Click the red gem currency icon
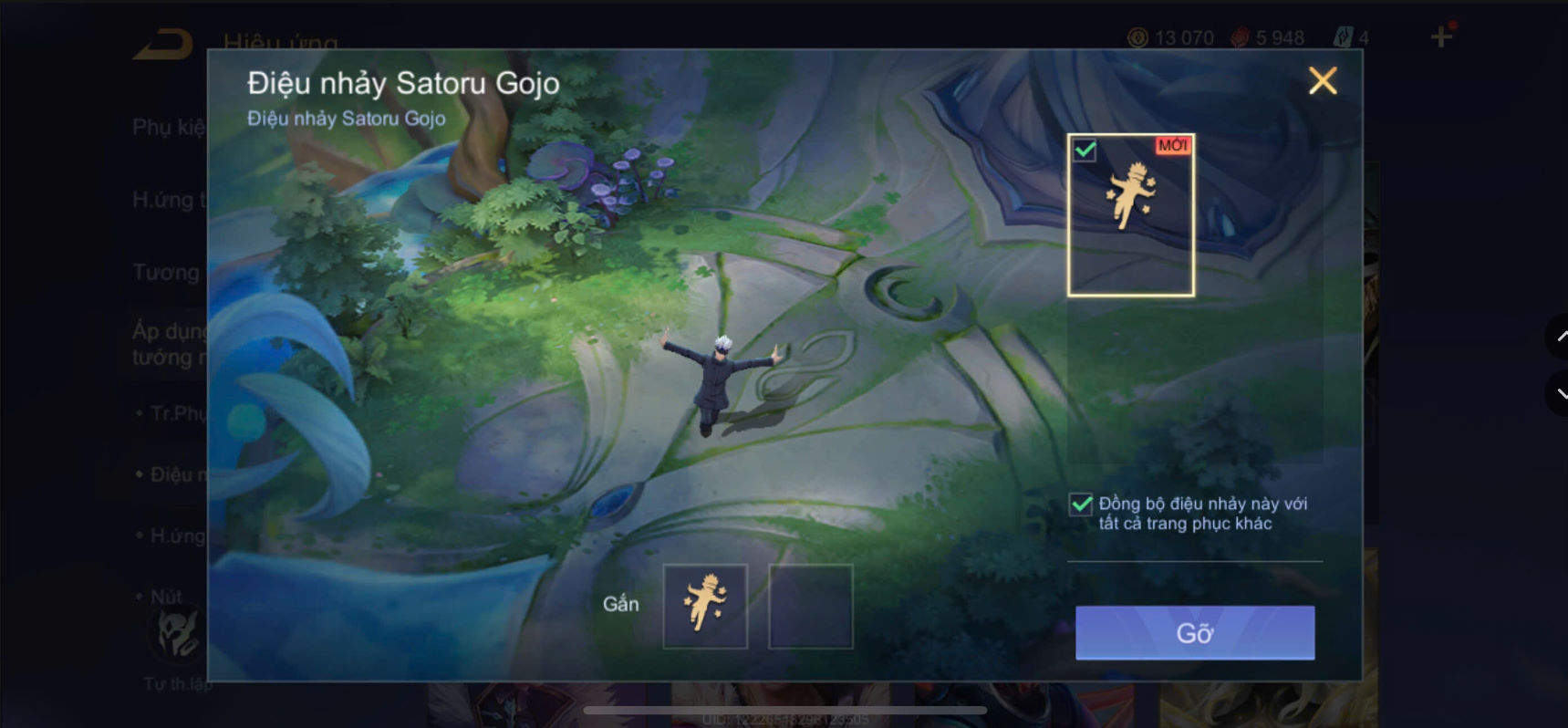Screen dimensions: 1568x728 click(x=1241, y=37)
